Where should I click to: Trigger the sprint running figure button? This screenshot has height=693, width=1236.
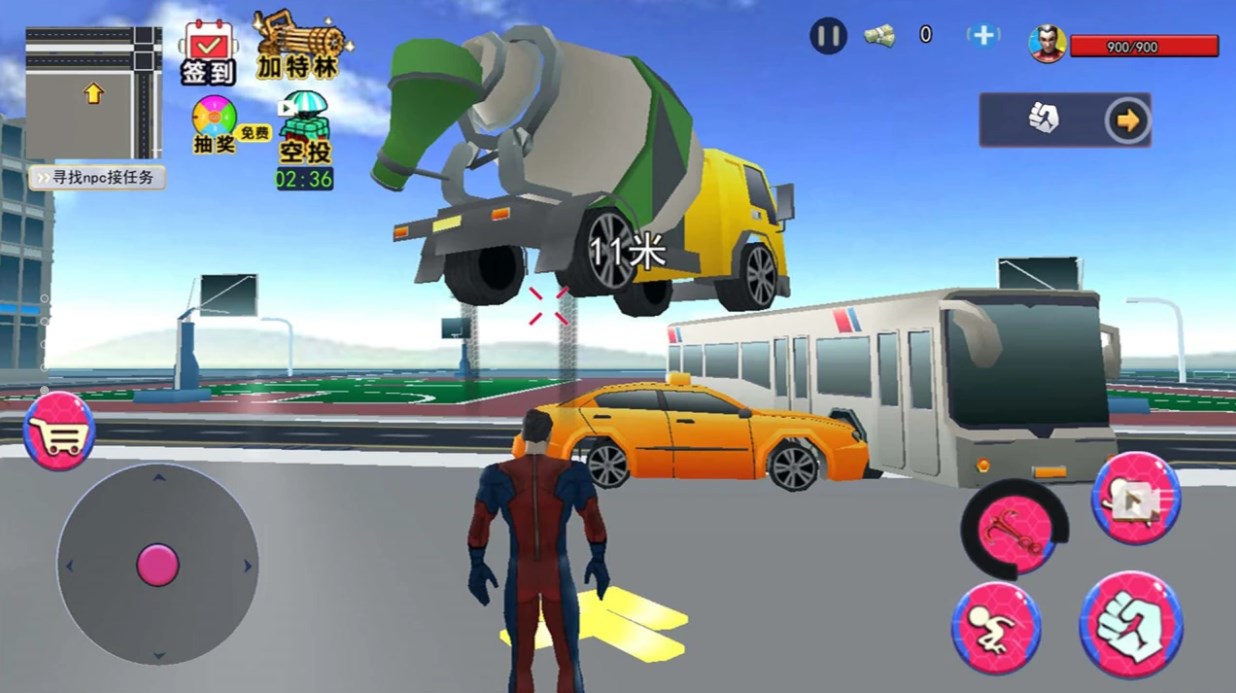pyautogui.click(x=995, y=627)
